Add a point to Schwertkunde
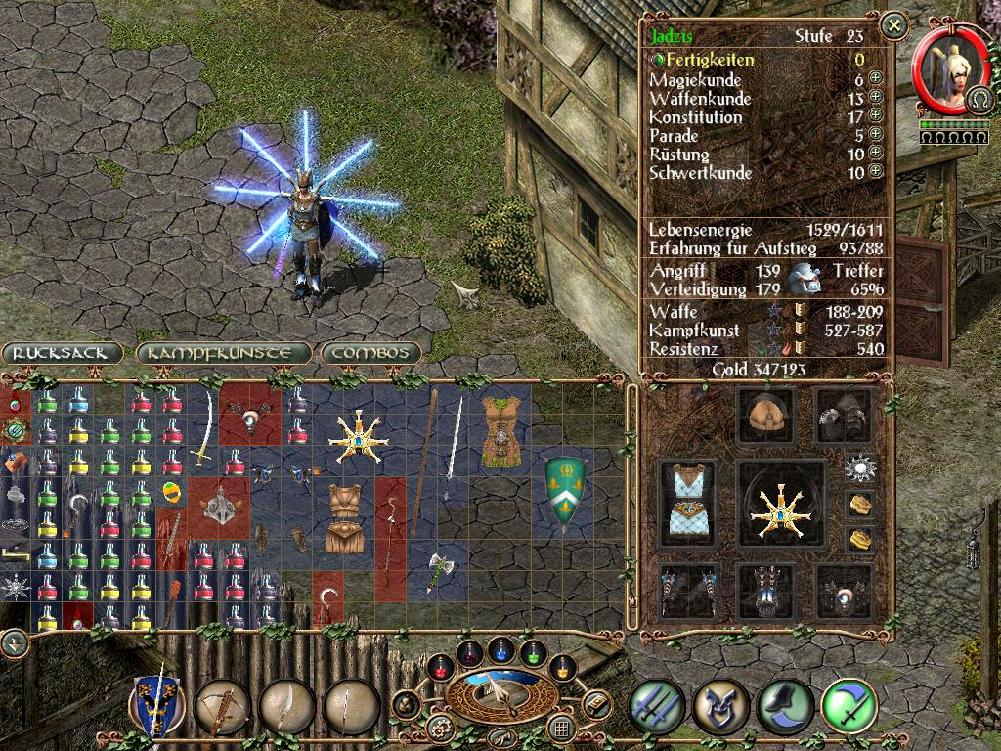 (x=876, y=171)
